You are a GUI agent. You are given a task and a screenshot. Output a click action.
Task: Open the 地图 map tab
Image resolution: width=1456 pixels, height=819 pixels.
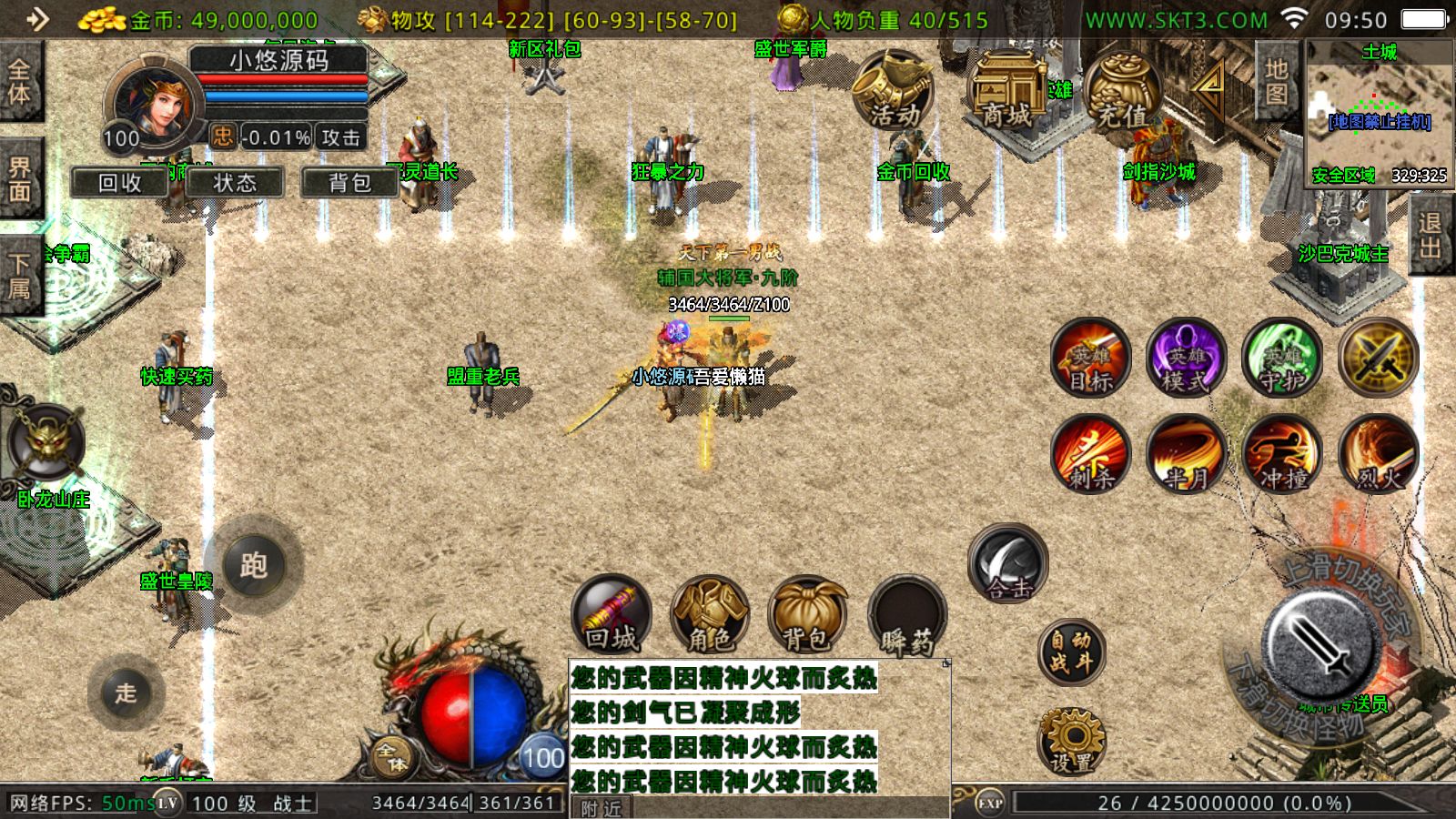[x=1276, y=82]
